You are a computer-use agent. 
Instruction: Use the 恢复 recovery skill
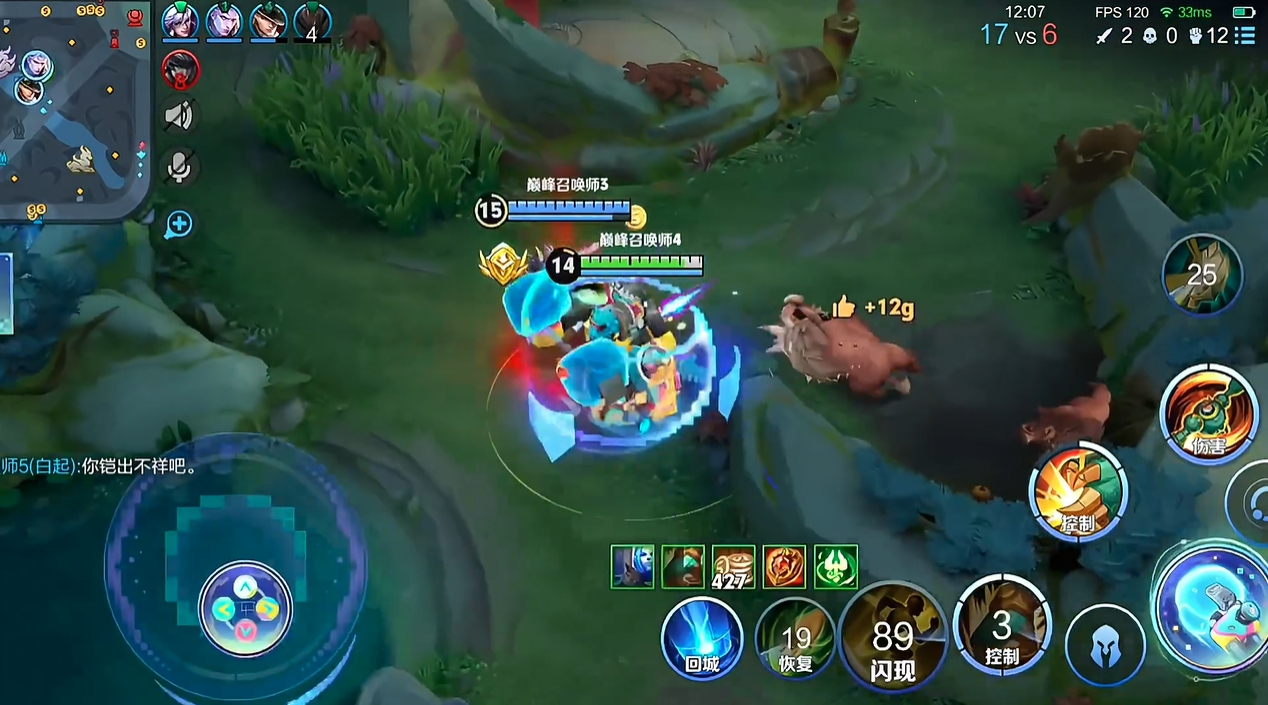click(x=796, y=638)
